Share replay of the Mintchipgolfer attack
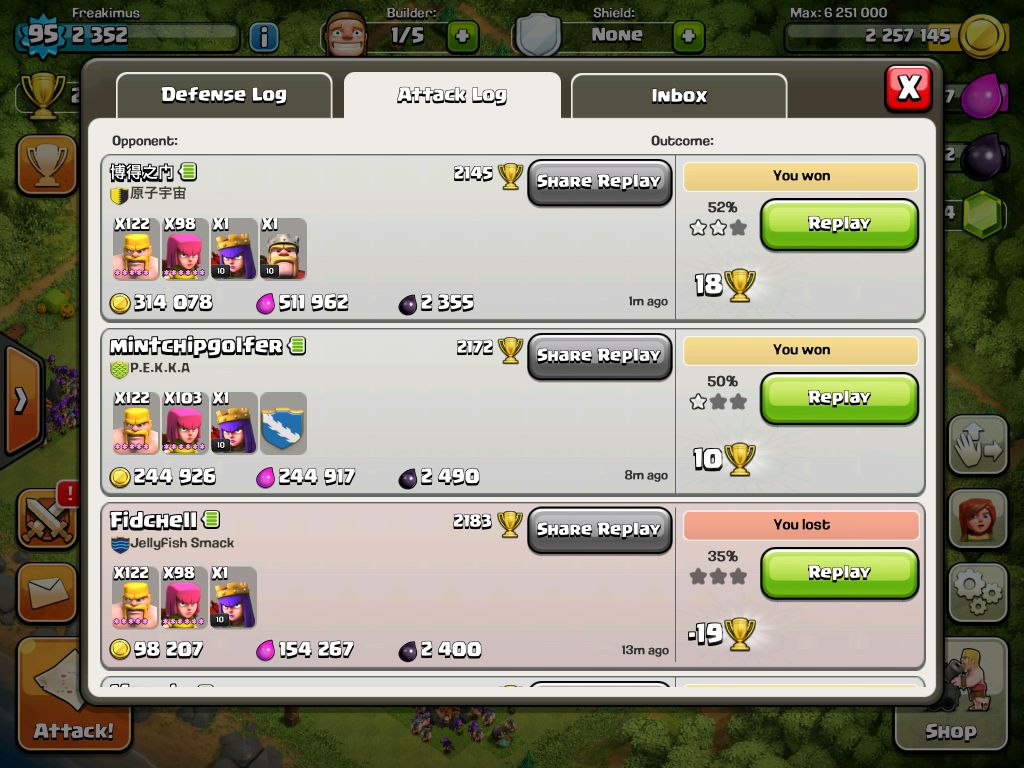1024x768 pixels. (599, 356)
